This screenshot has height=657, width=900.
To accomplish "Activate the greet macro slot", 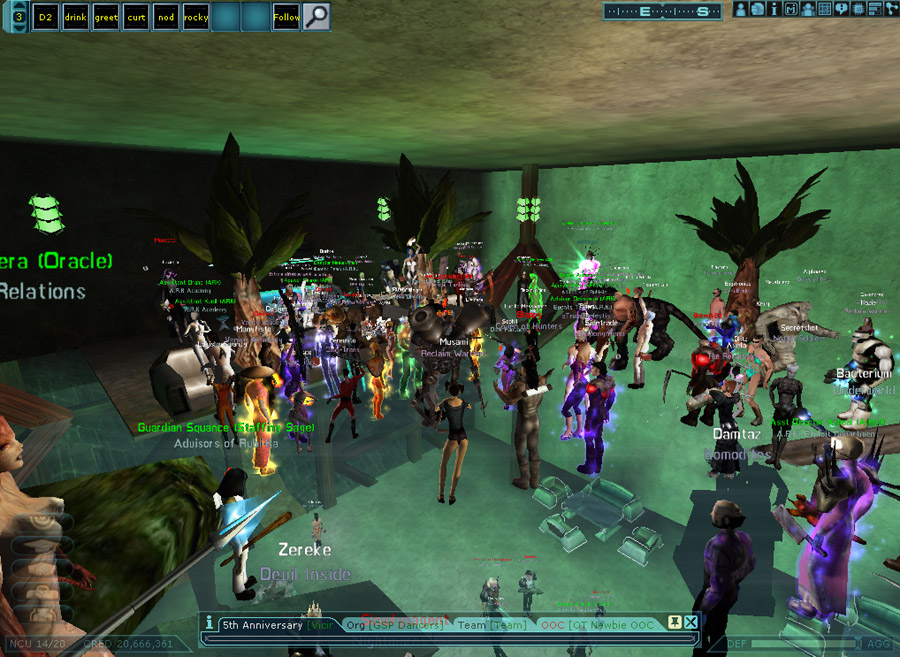I will 105,17.
